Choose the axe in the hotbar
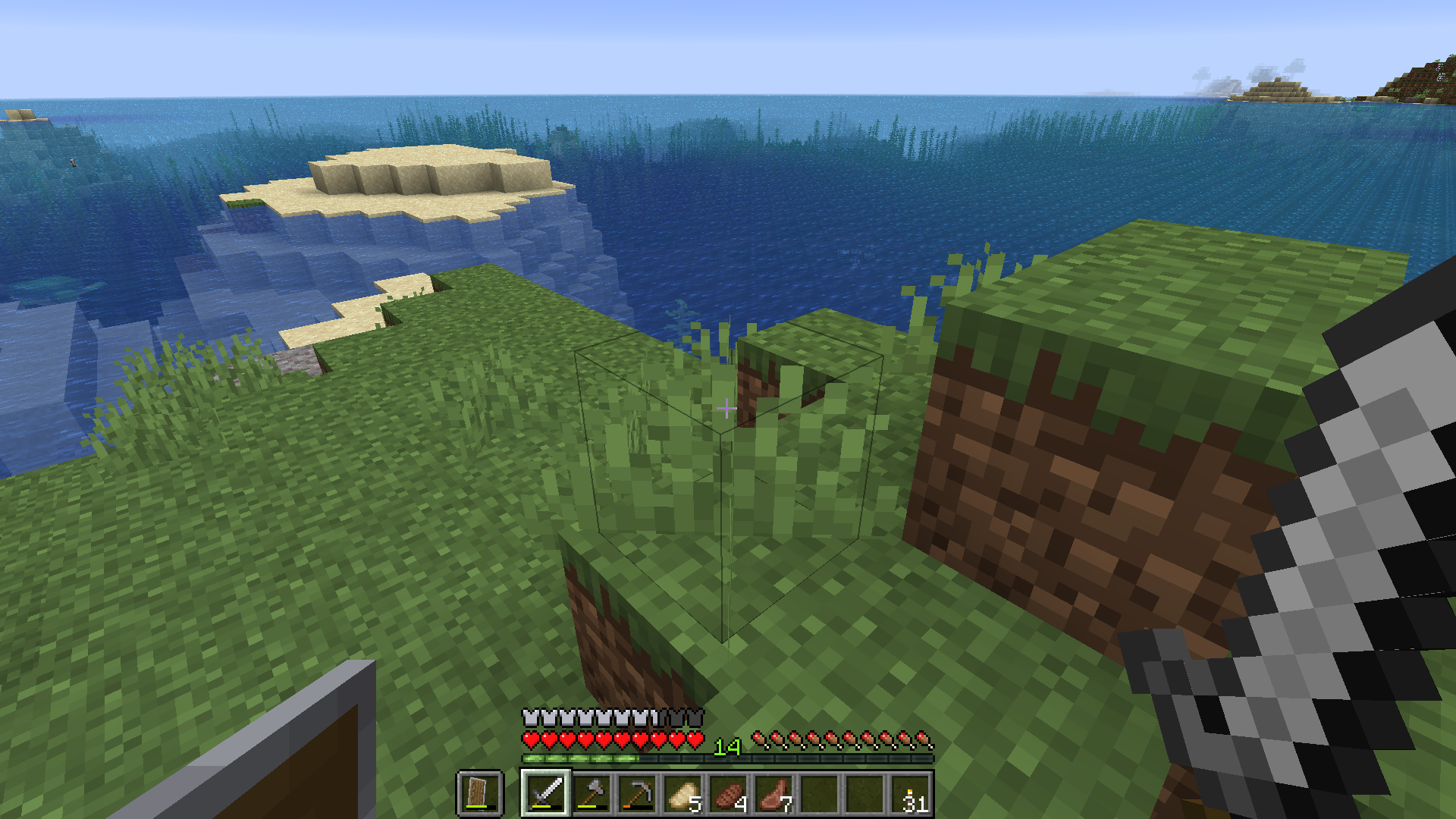 [x=591, y=793]
